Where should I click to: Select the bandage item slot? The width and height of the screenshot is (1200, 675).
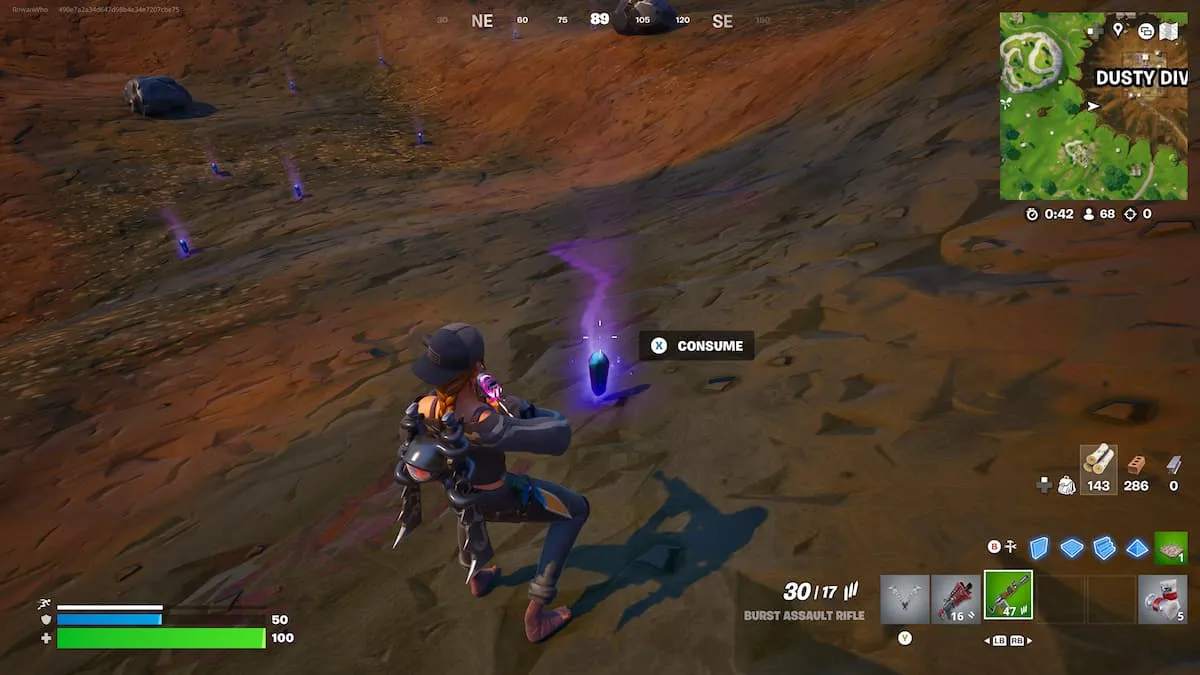(x=1163, y=598)
